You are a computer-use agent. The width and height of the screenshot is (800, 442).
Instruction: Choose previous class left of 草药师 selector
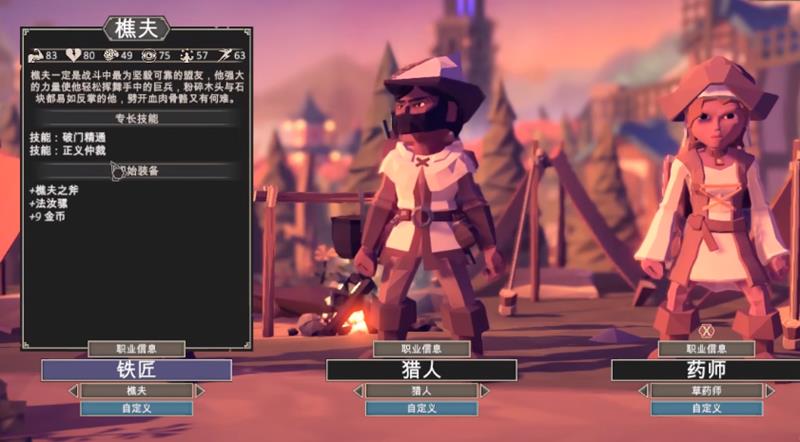642,390
